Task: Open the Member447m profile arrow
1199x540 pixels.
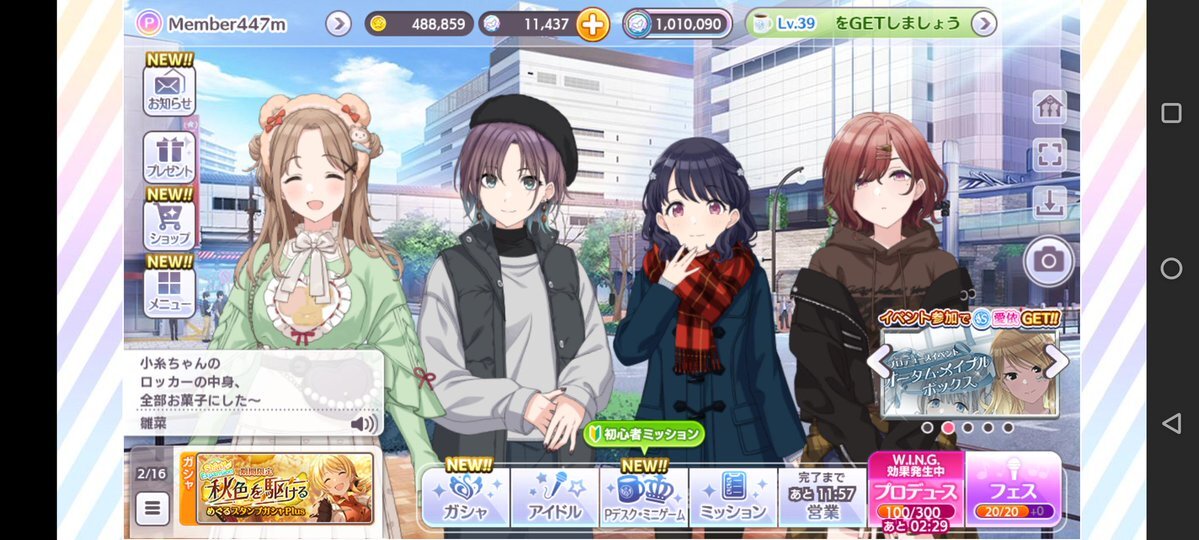Action: pos(338,23)
